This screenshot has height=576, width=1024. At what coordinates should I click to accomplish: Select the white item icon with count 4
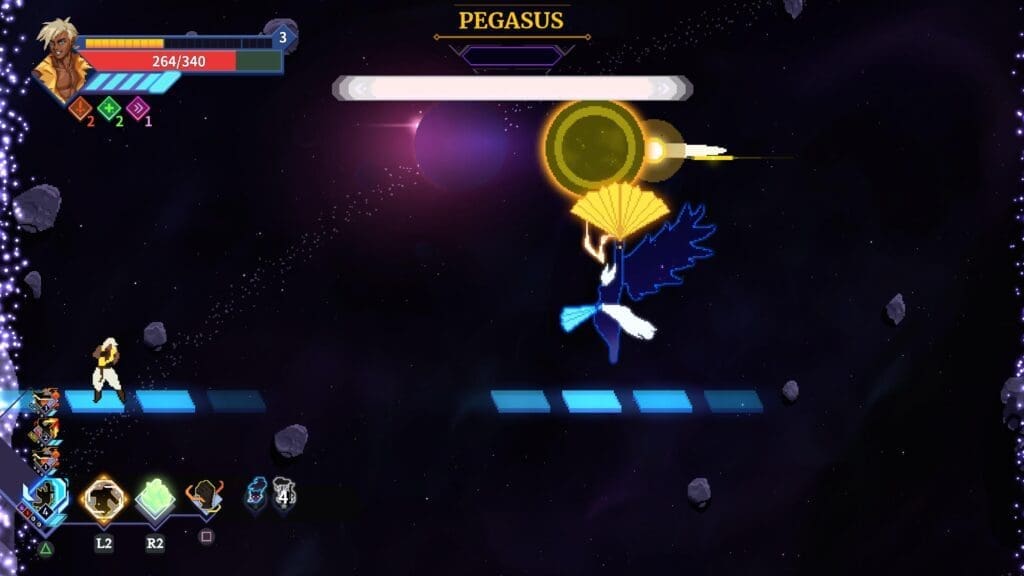click(284, 492)
